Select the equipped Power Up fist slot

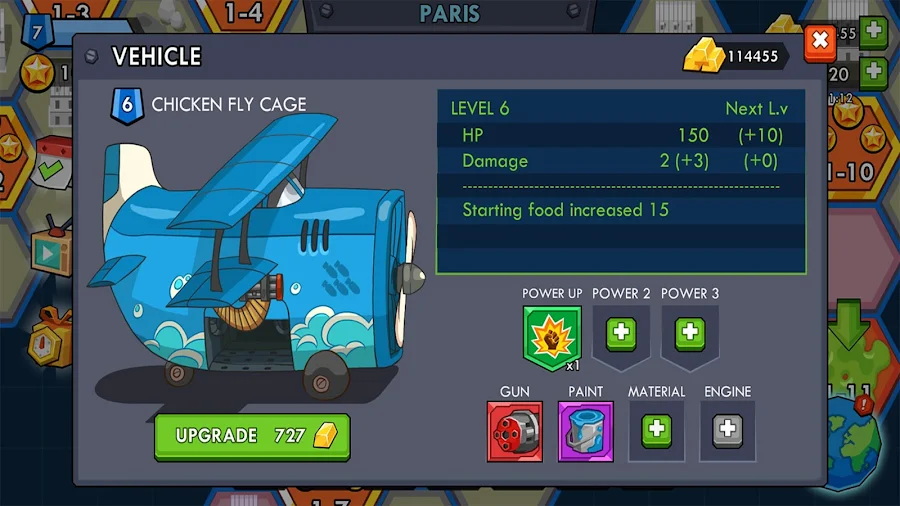551,336
